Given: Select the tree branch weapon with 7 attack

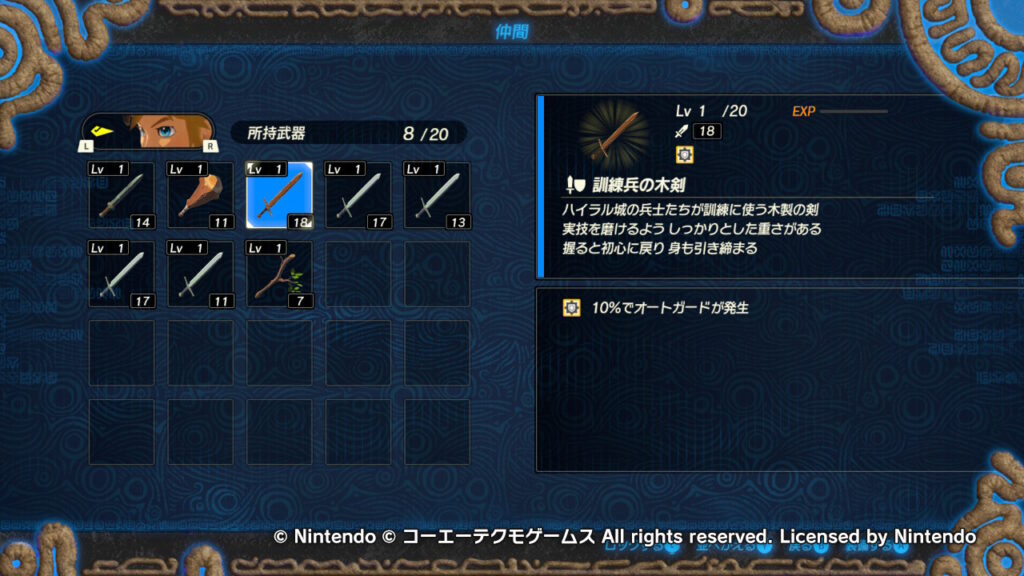Looking at the screenshot, I should 279,273.
